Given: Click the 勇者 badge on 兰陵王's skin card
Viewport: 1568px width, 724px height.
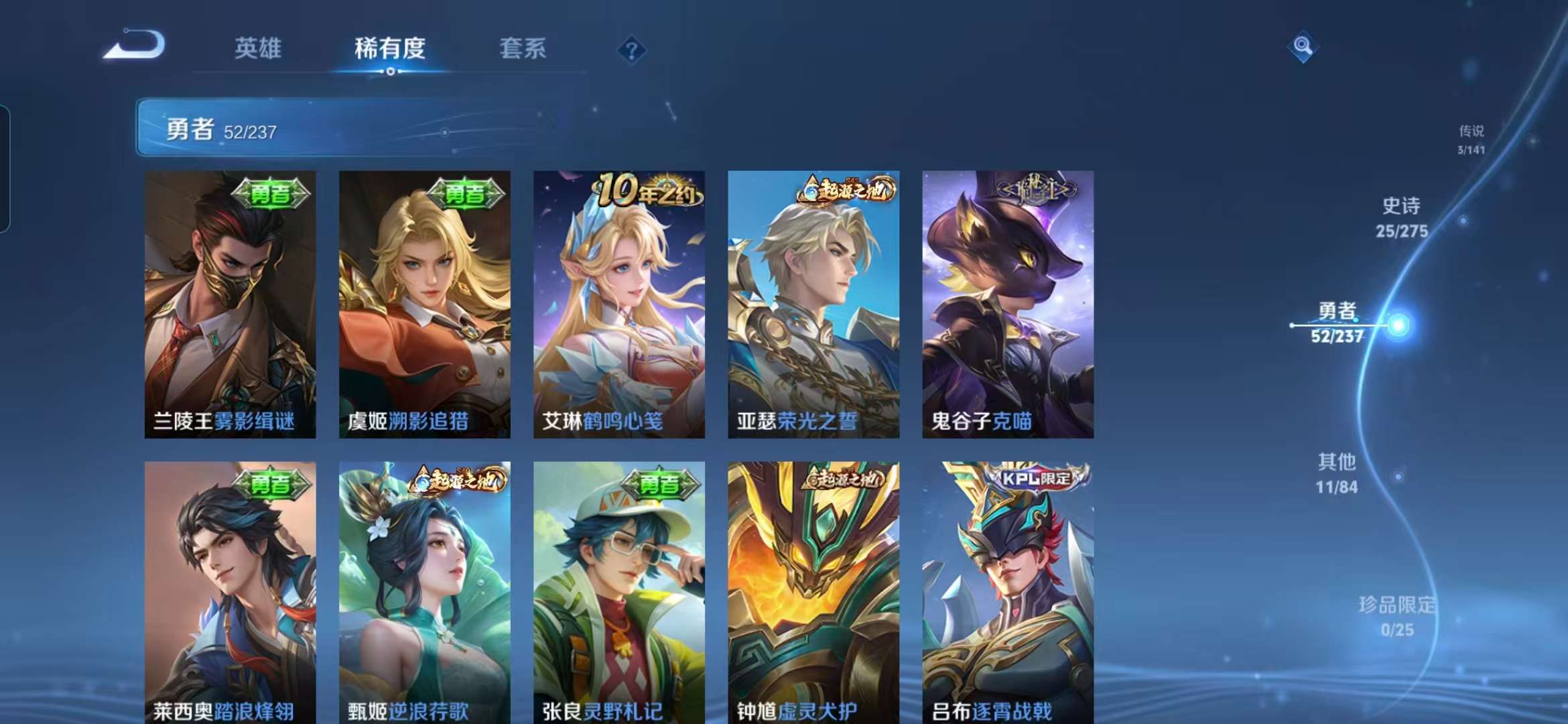Looking at the screenshot, I should click(x=271, y=194).
